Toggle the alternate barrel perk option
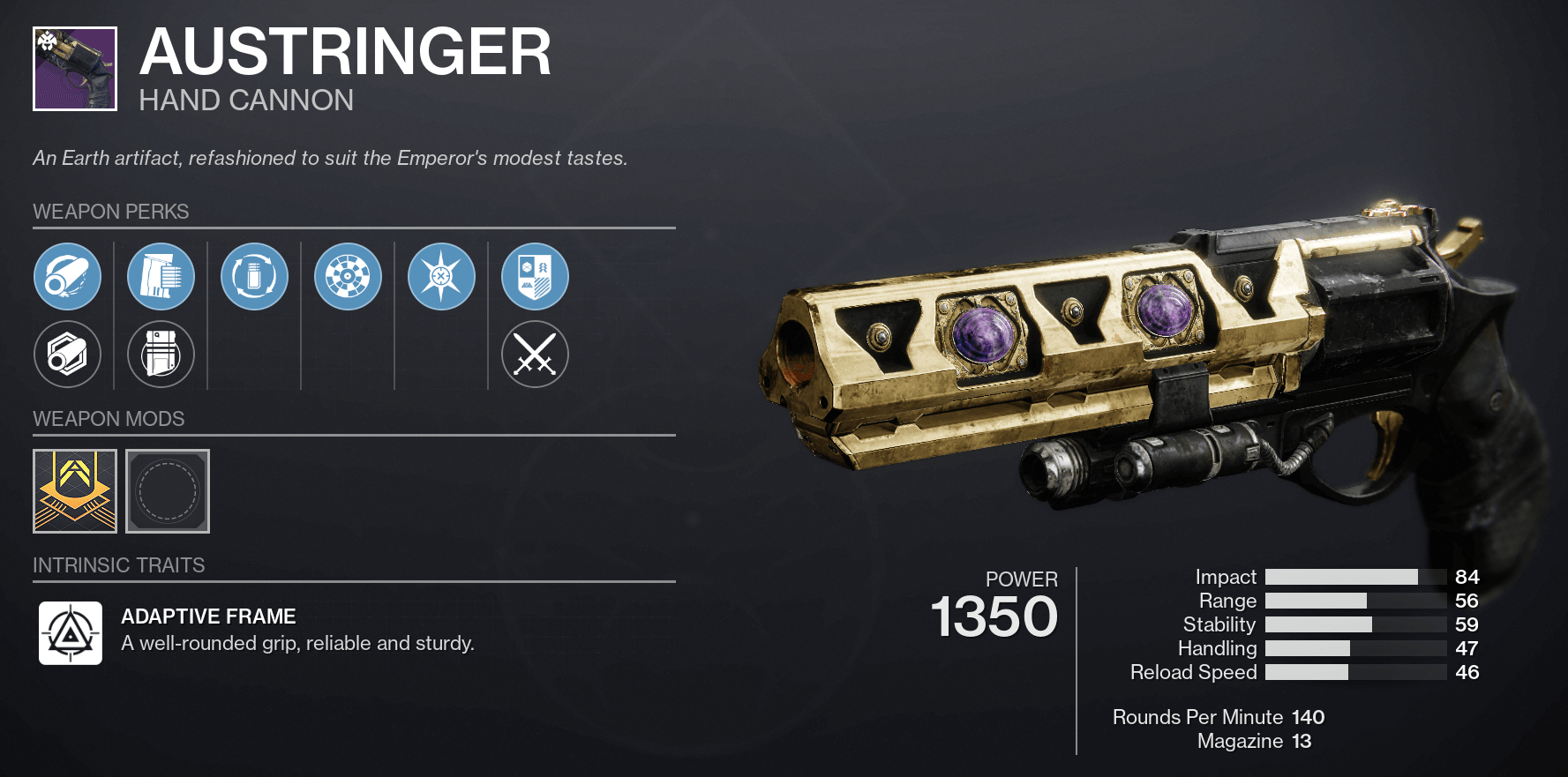This screenshot has width=1568, height=777. pos(69,354)
